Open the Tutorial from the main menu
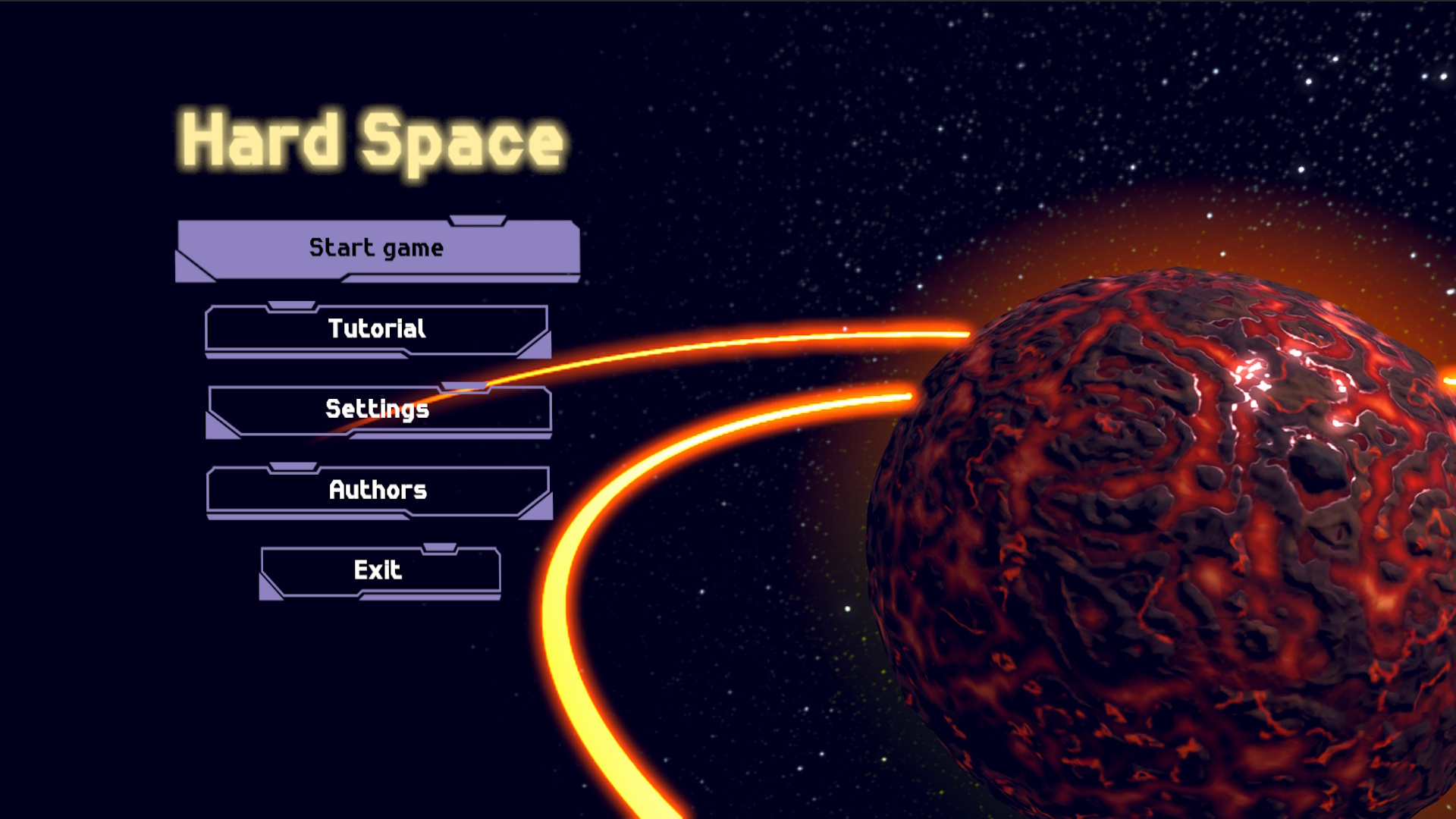 (x=377, y=329)
